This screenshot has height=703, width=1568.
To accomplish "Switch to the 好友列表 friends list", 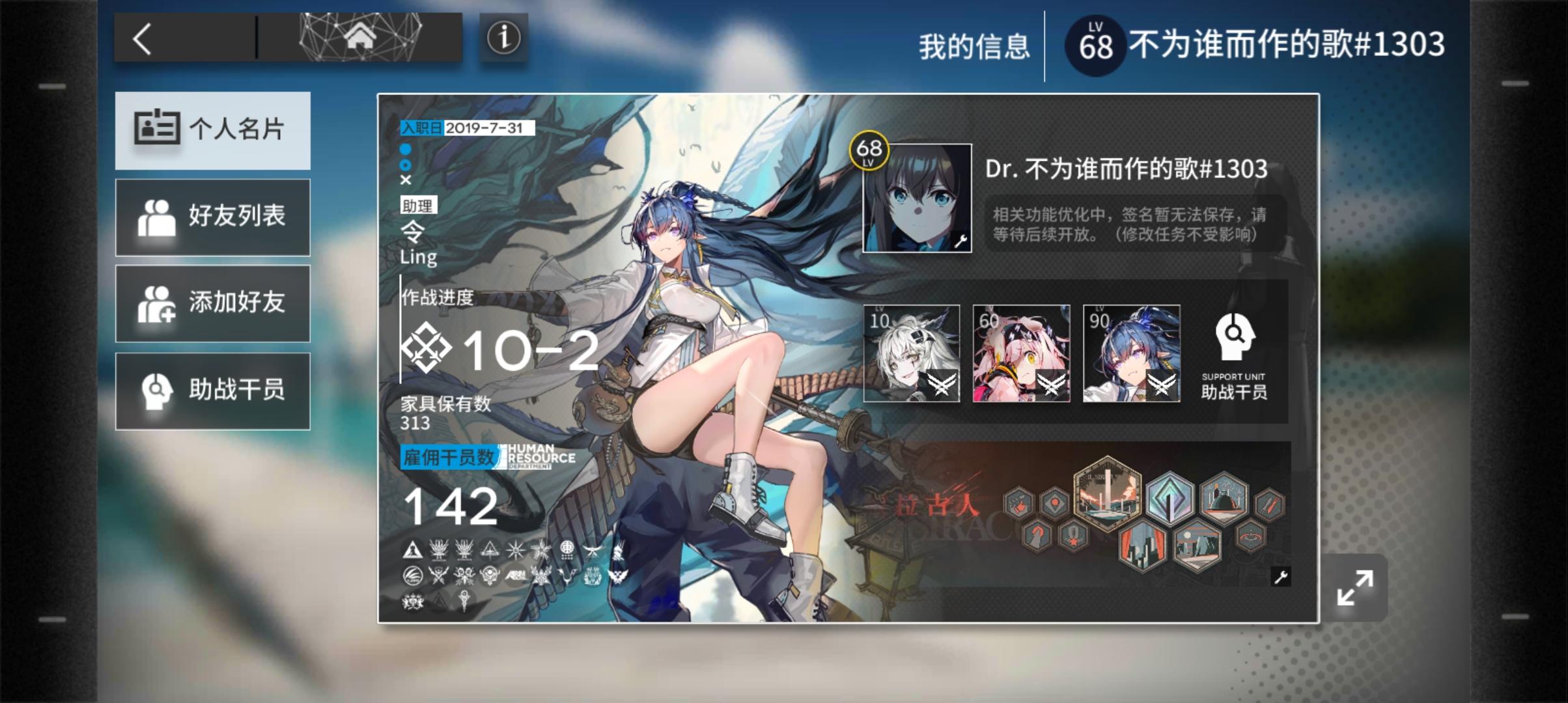I will click(213, 217).
